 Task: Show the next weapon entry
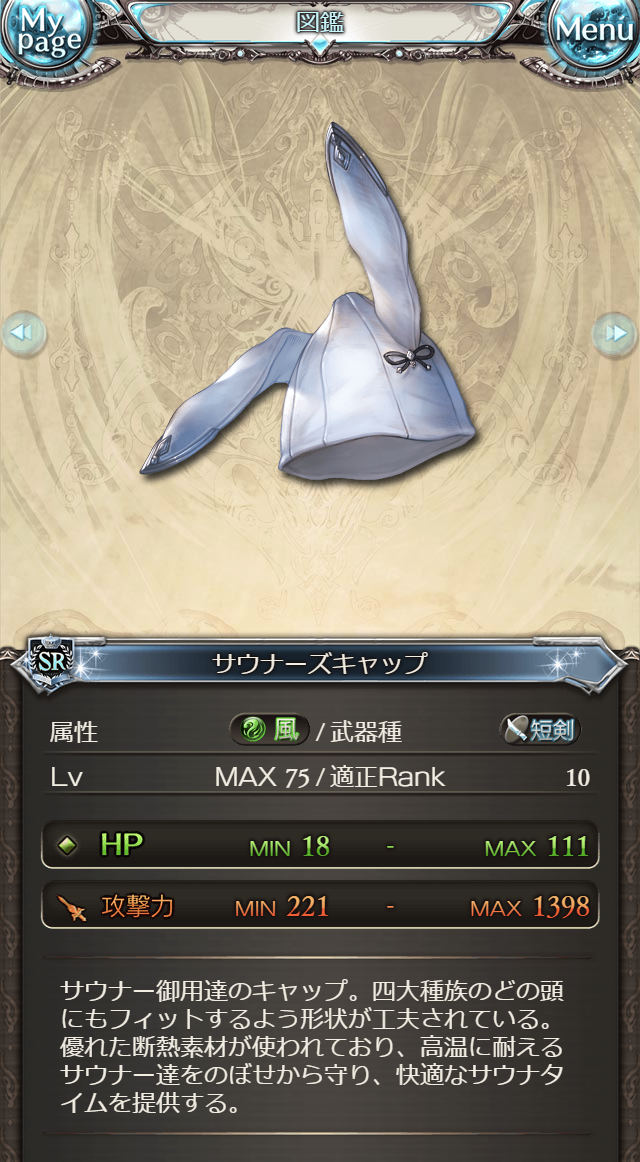(615, 333)
